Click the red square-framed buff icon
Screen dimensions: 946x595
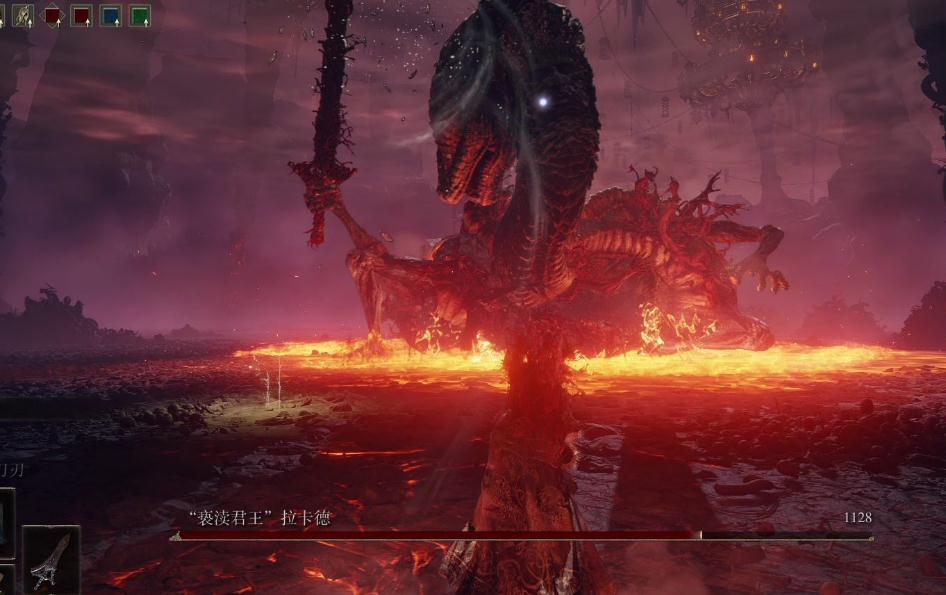(81, 16)
